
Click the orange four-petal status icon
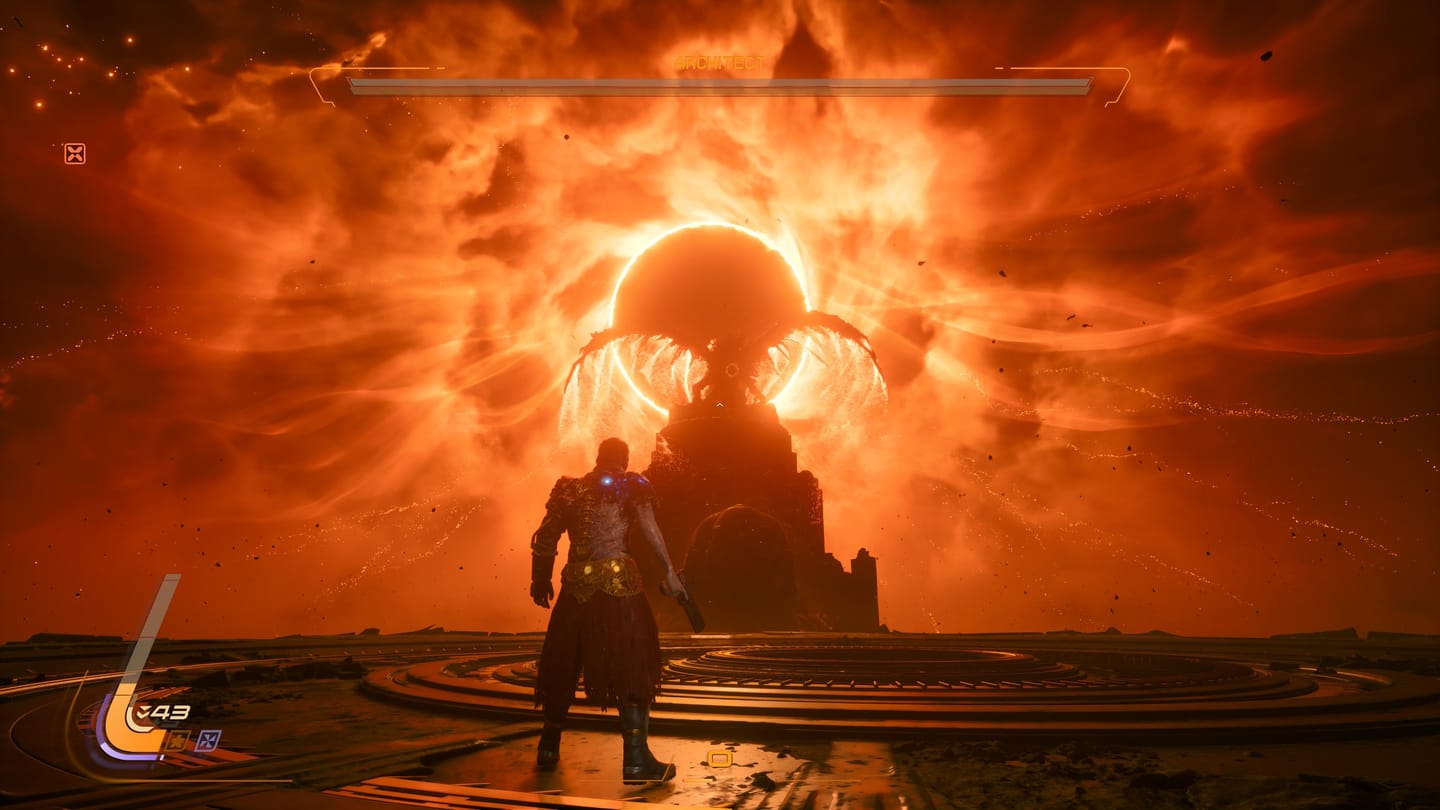tap(74, 153)
